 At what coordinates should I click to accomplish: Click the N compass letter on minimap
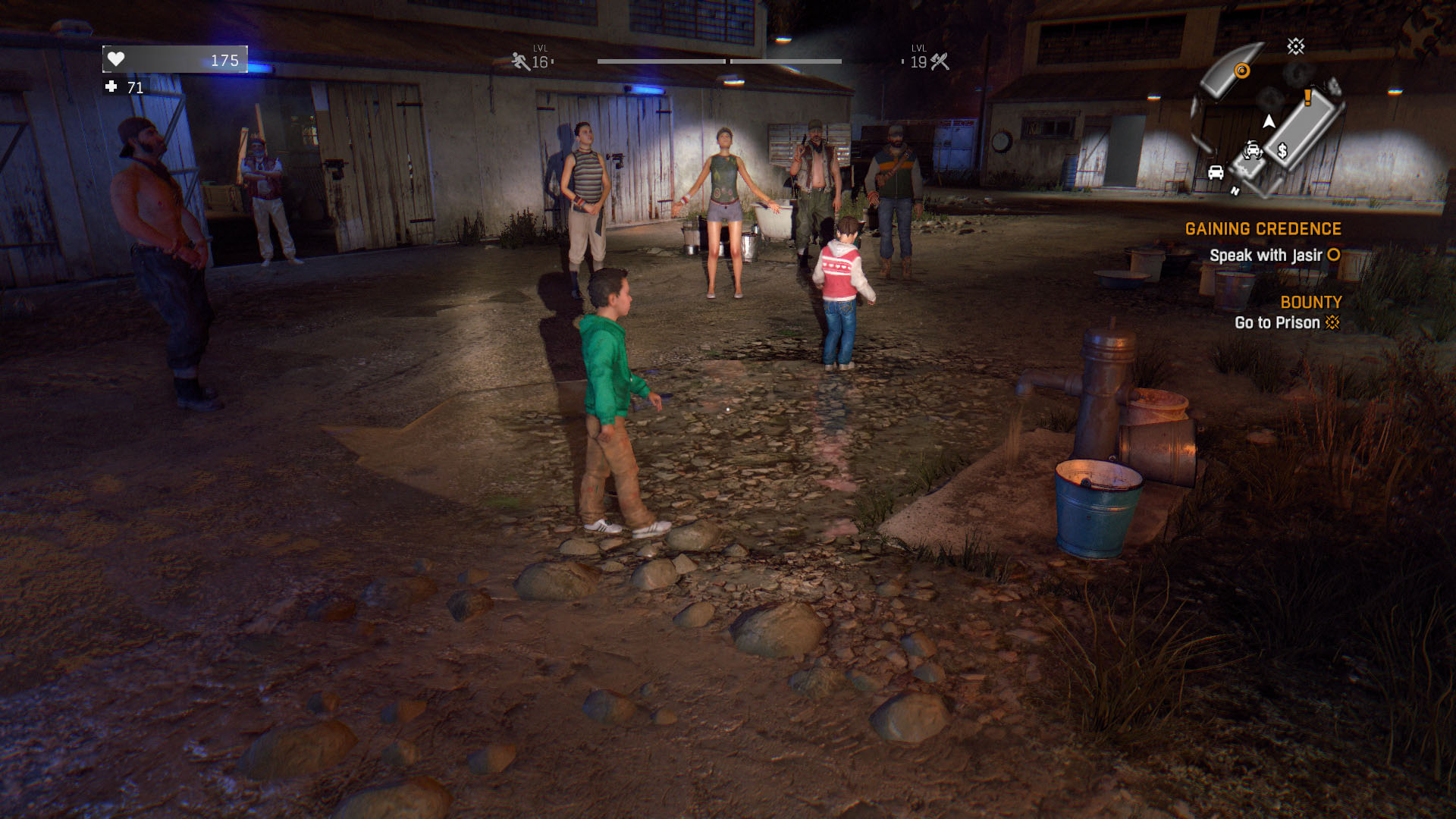tap(1235, 191)
